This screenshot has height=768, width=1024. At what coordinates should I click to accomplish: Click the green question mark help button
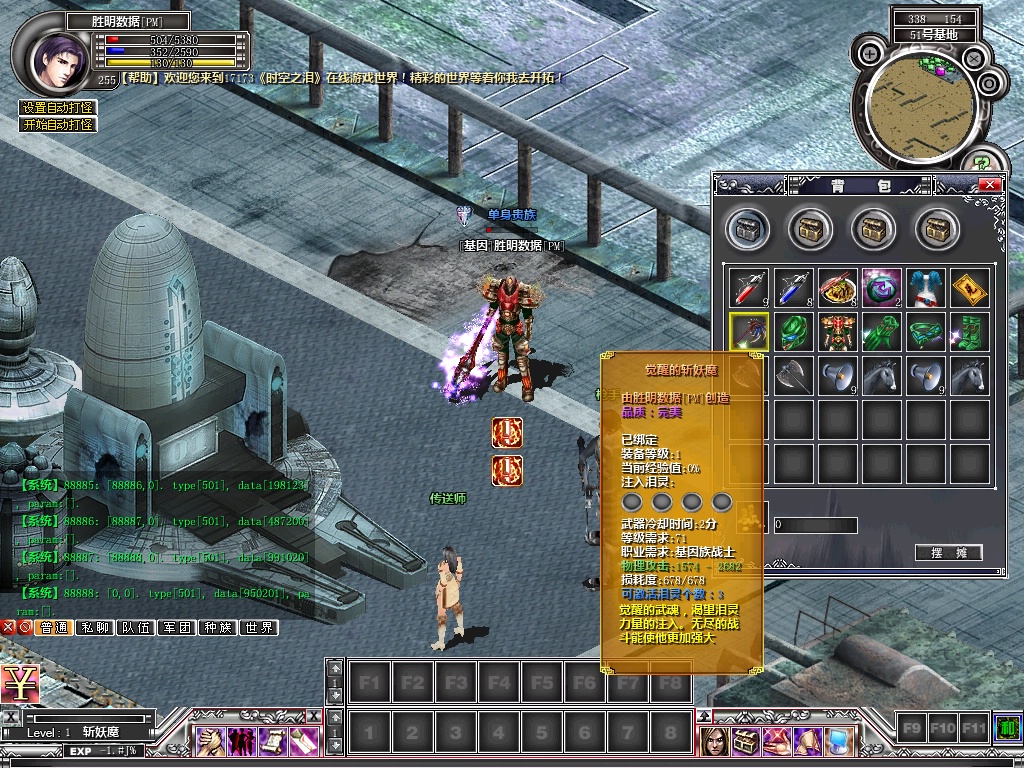981,160
